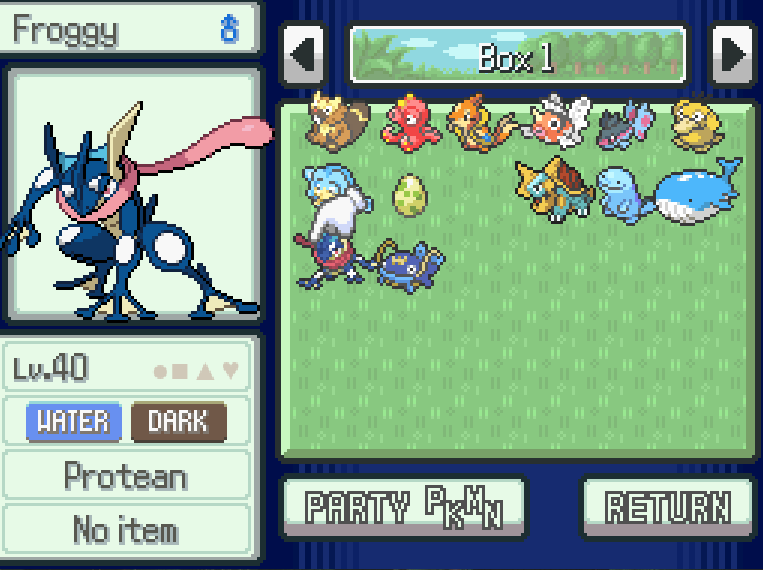The image size is (763, 570).
Task: Open the PARTY PKMN panel
Action: pos(403,507)
